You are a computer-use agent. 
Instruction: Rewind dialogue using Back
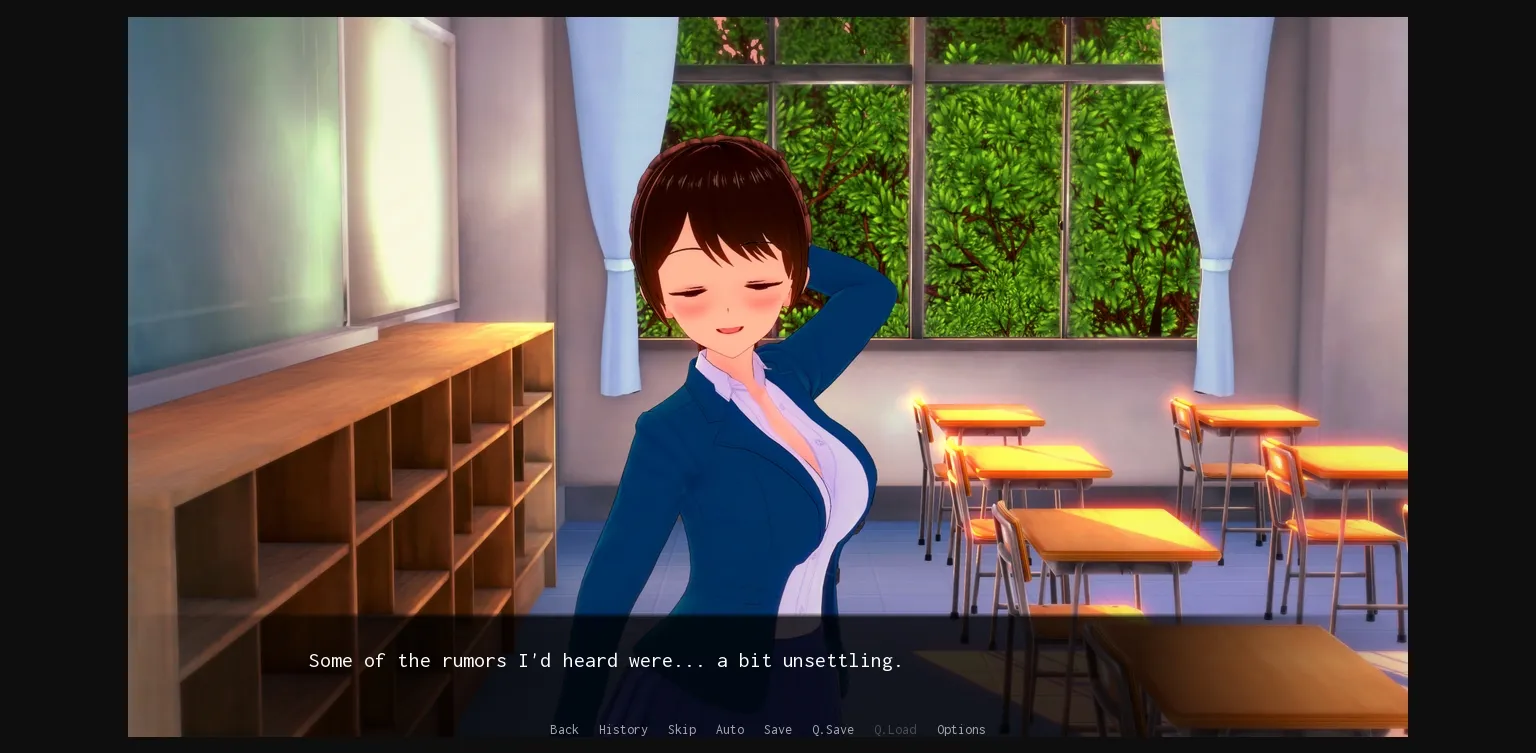tap(564, 729)
